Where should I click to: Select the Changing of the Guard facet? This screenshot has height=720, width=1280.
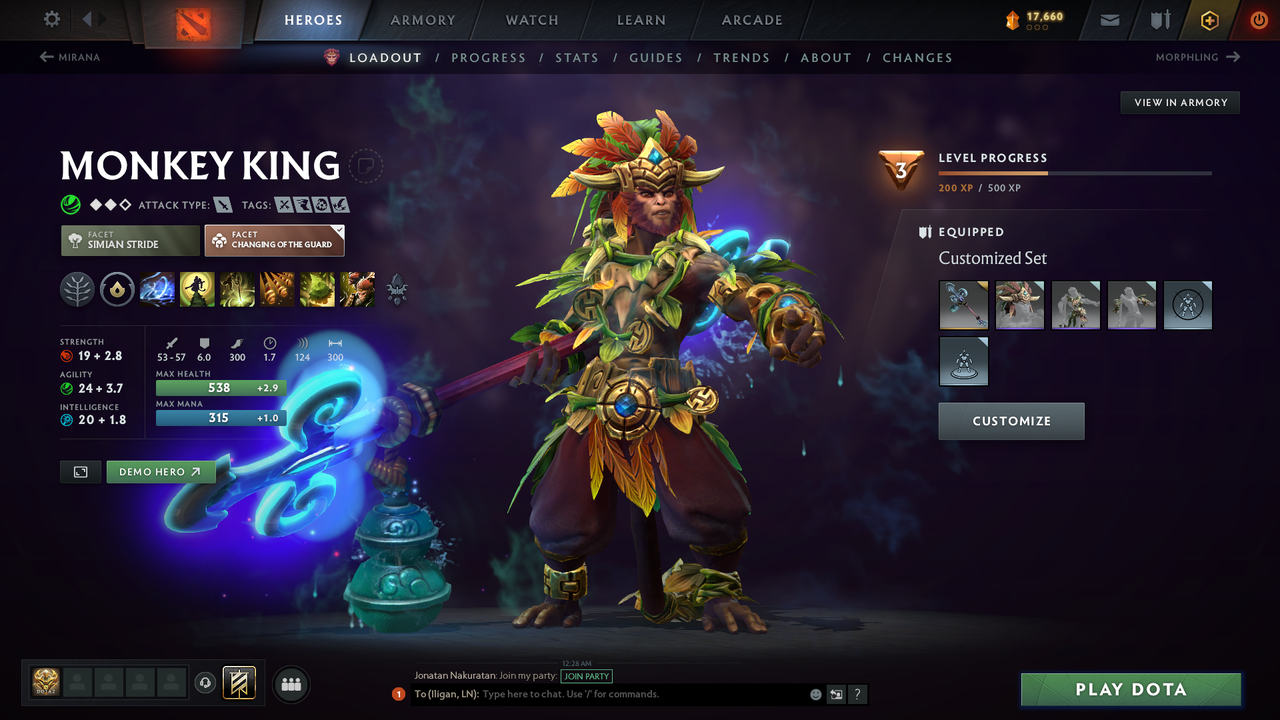coord(274,240)
